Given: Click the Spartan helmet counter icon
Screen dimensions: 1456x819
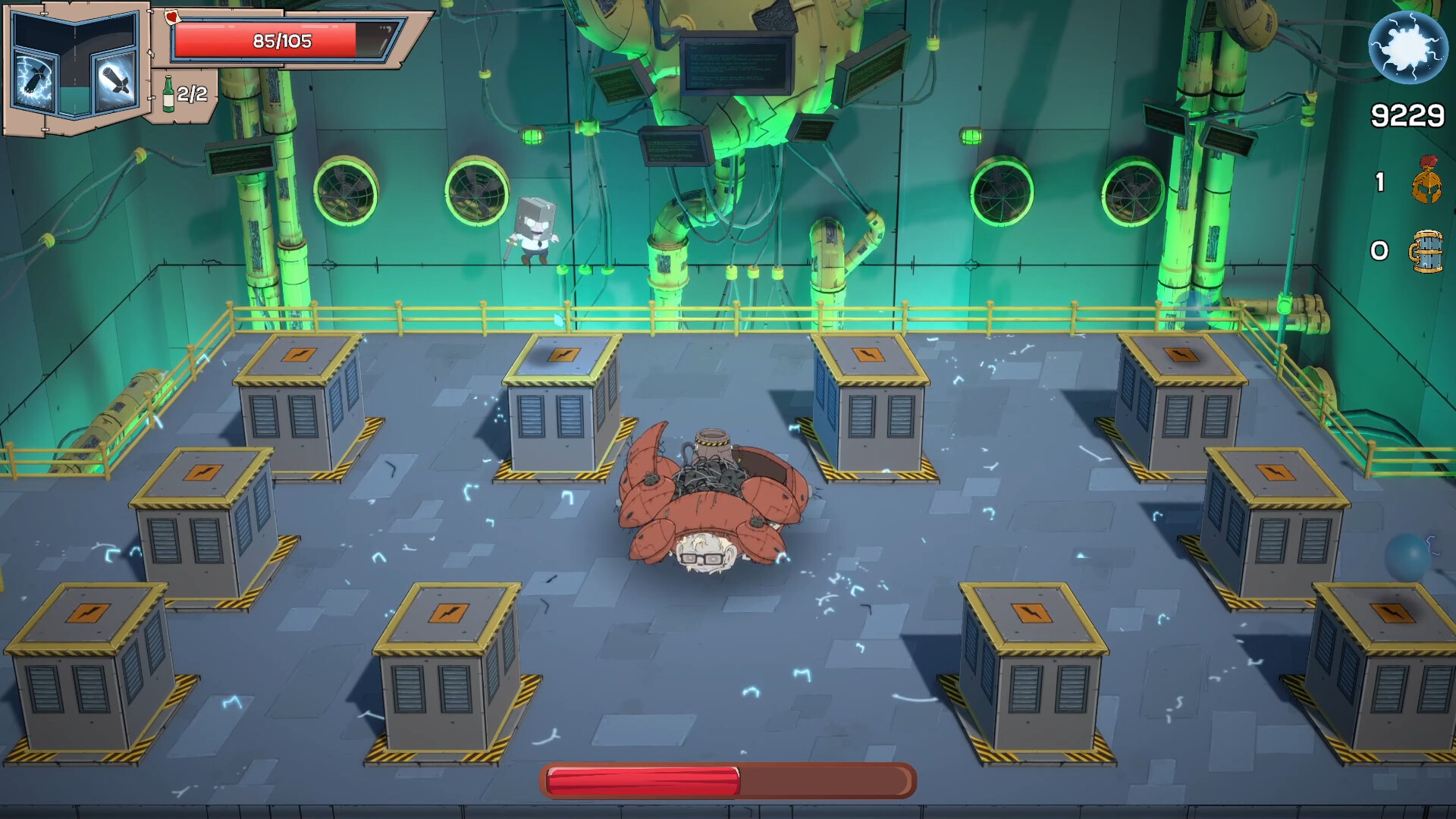Looking at the screenshot, I should tap(1426, 178).
